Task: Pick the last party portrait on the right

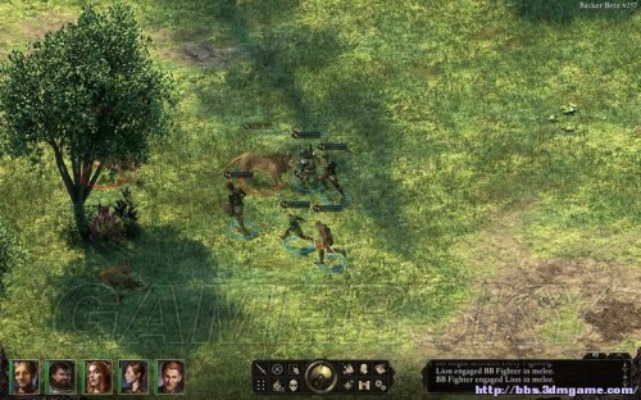Action: pyautogui.click(x=171, y=376)
